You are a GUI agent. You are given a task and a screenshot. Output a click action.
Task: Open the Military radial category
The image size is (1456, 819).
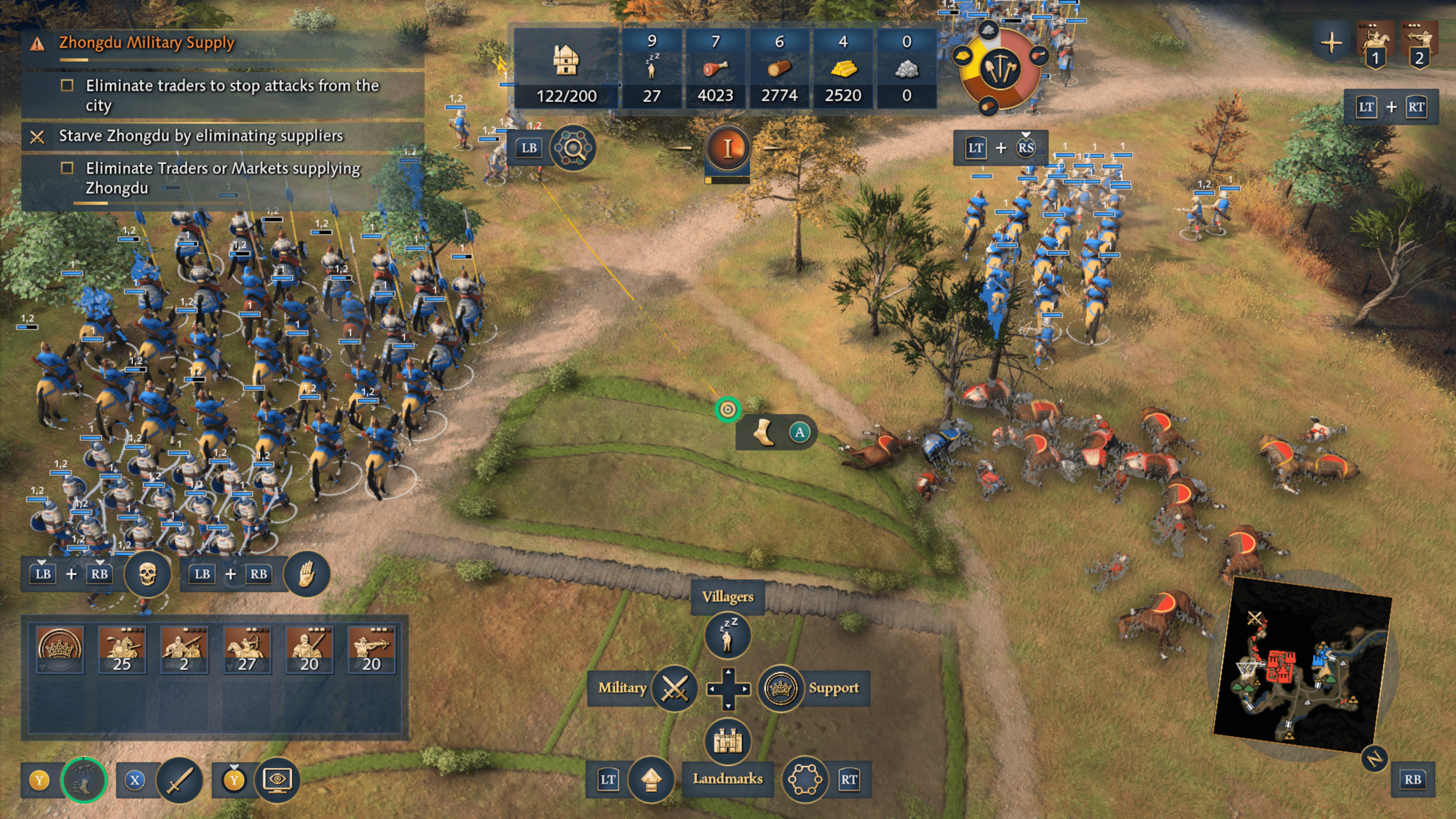tap(675, 689)
